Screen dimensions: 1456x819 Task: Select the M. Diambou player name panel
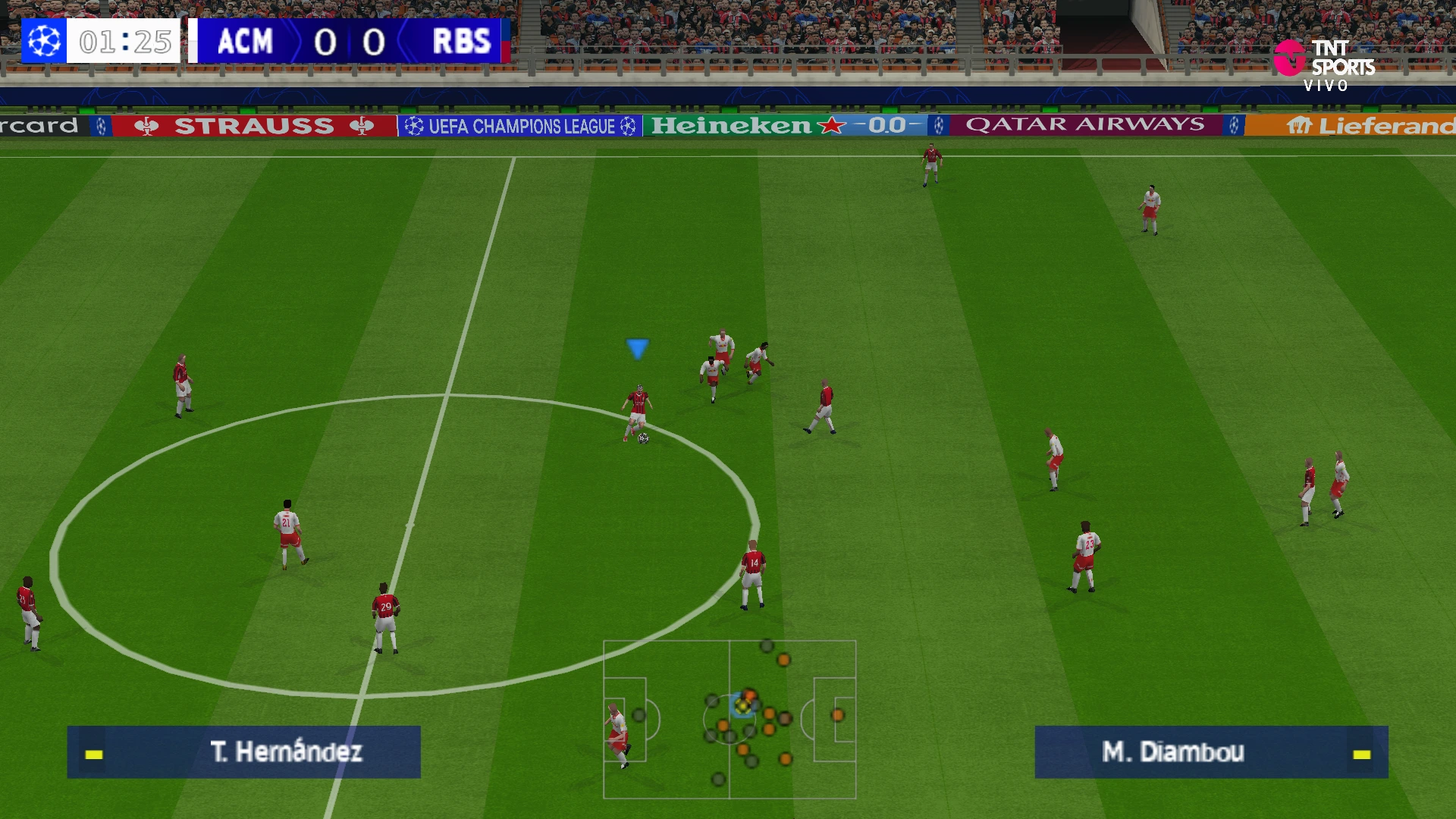(x=1211, y=752)
